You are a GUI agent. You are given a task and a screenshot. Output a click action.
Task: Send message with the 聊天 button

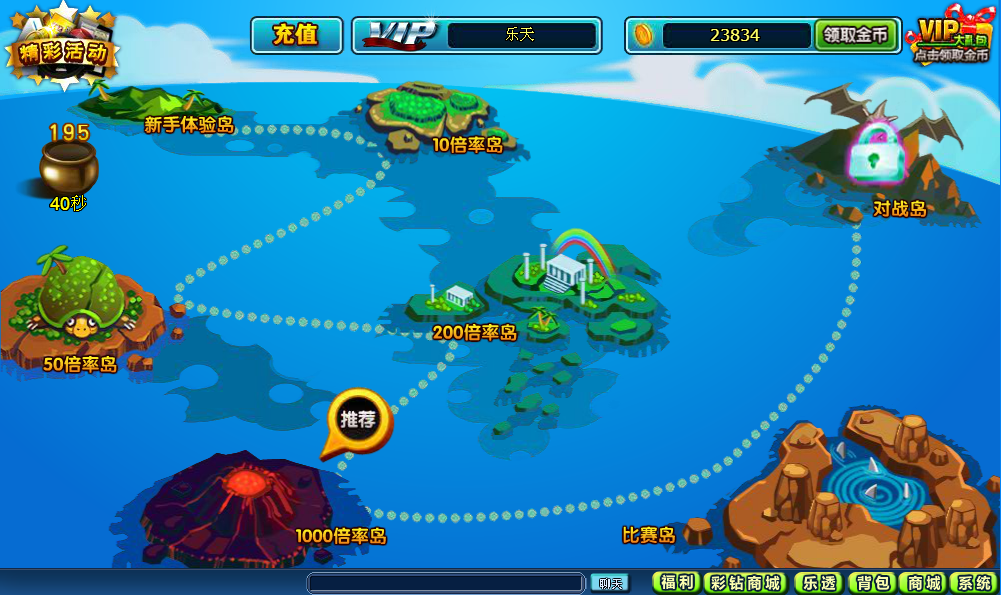pyautogui.click(x=609, y=583)
